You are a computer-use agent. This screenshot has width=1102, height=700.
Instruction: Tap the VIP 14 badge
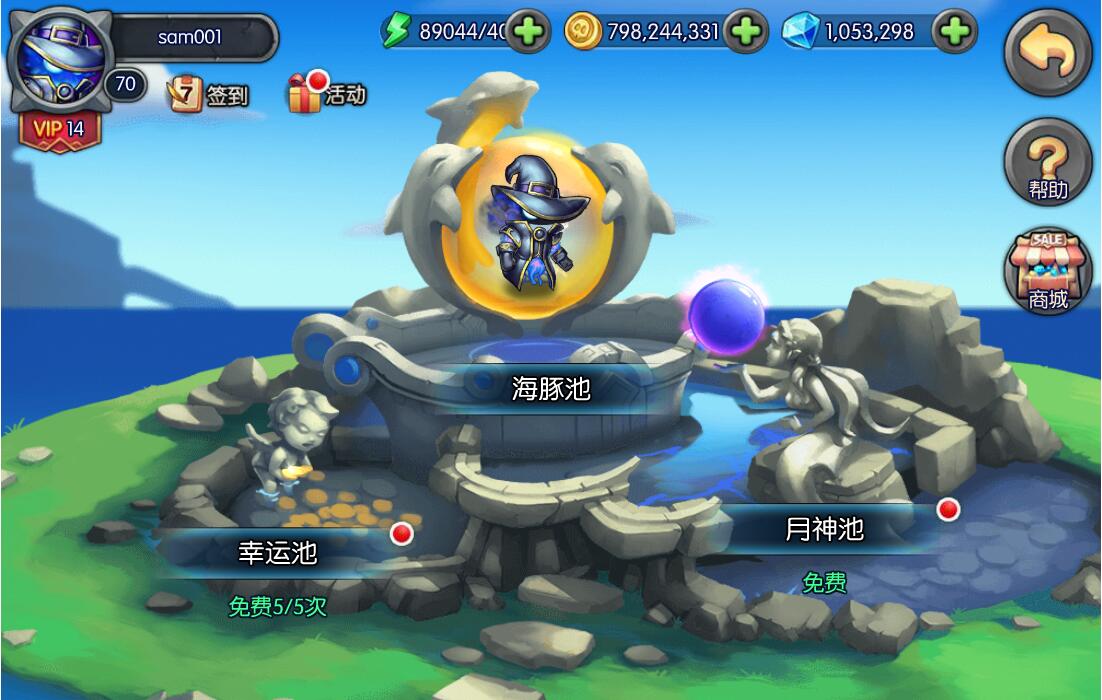60,130
